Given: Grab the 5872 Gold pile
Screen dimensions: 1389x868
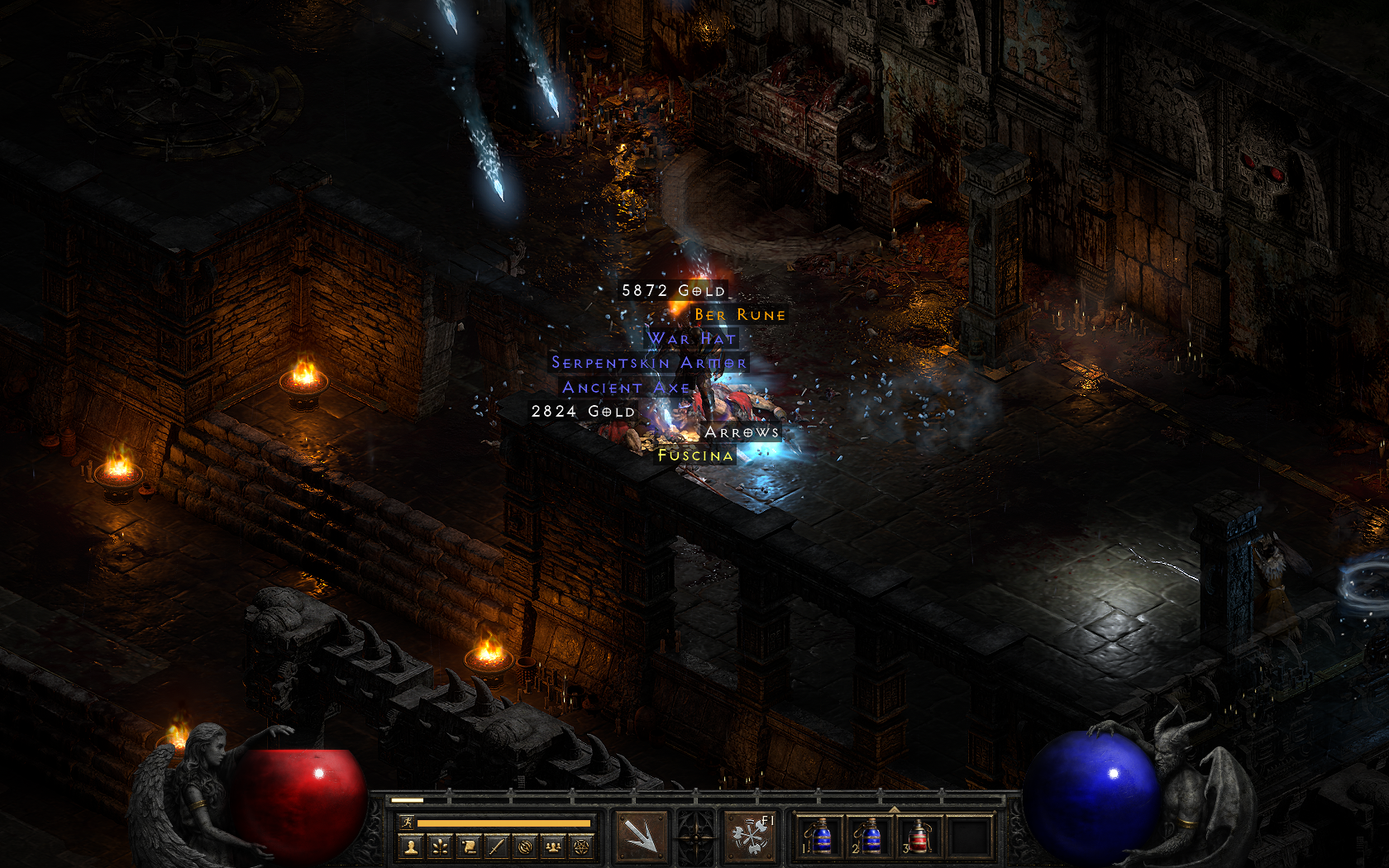Looking at the screenshot, I should [x=672, y=291].
